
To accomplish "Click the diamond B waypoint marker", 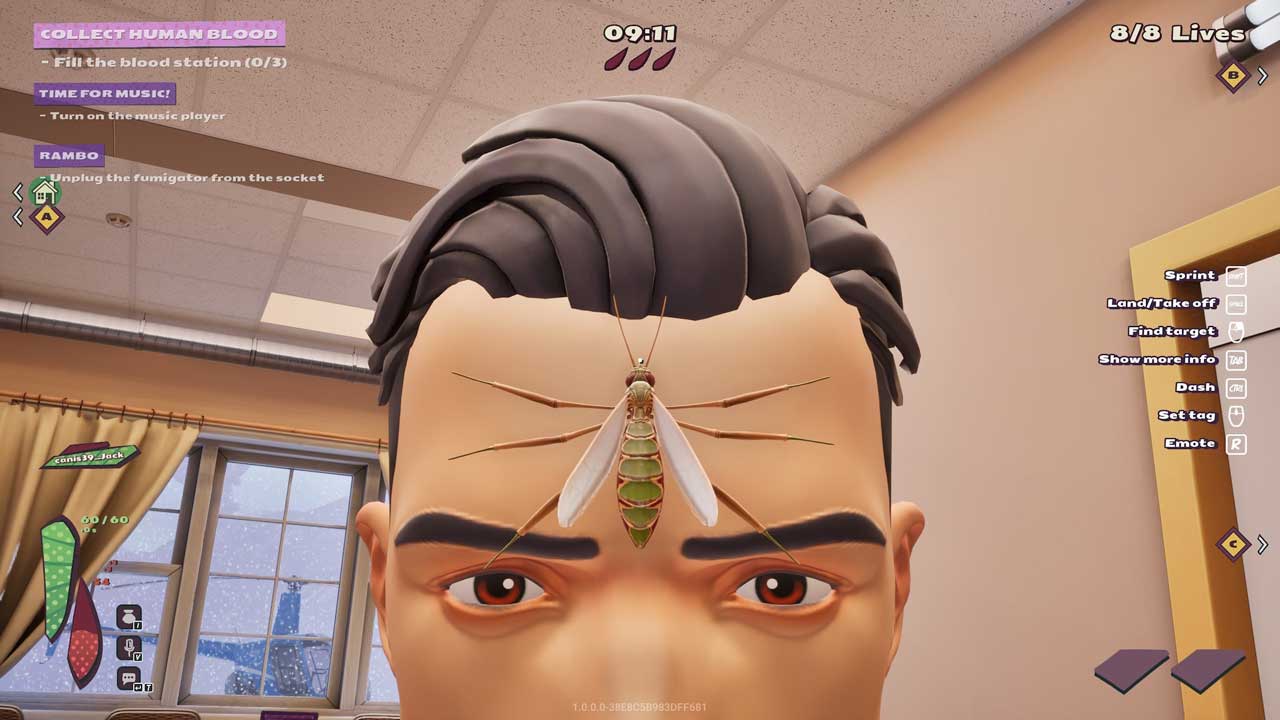I will pos(1233,75).
